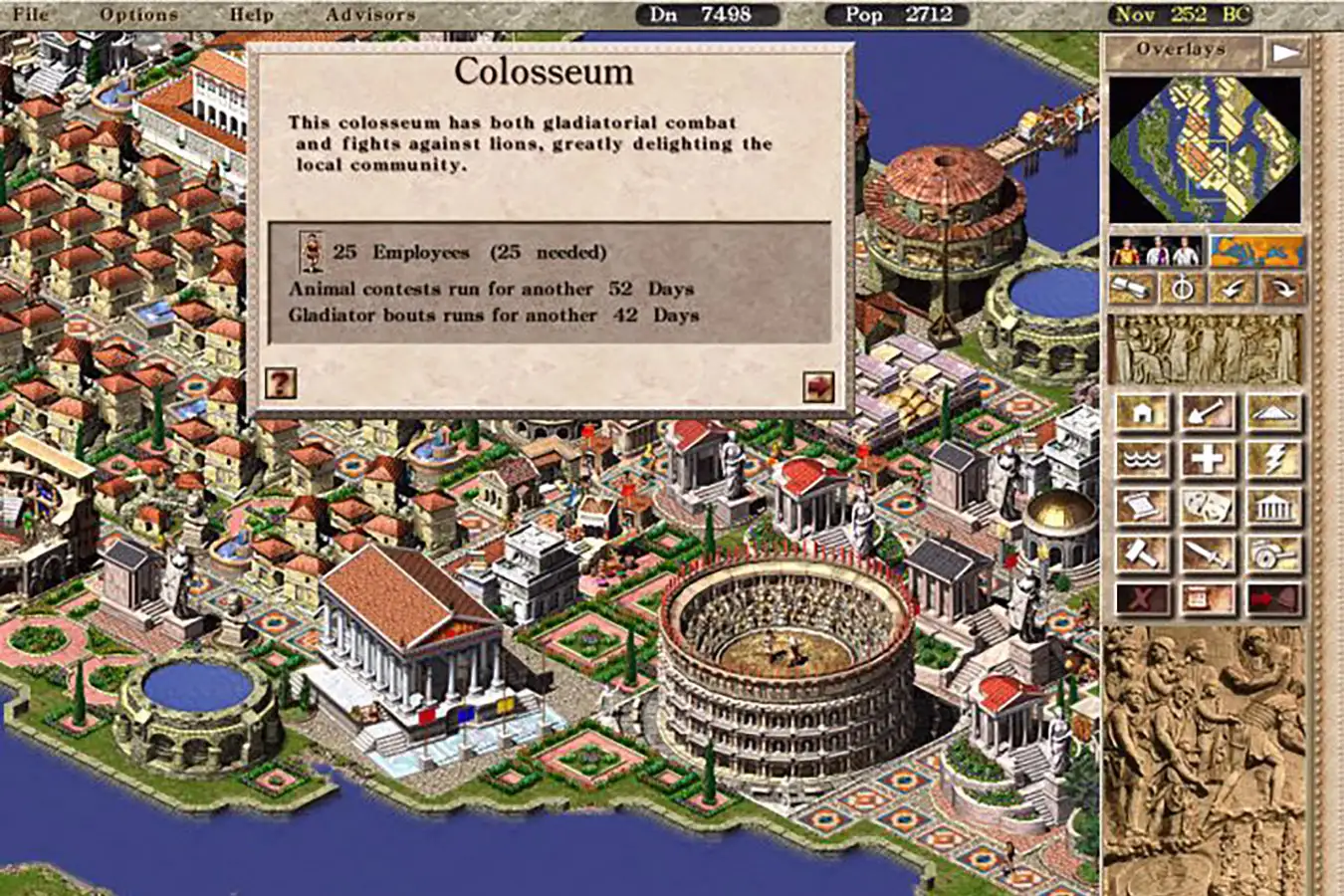The height and width of the screenshot is (896, 1344).
Task: Open the File menu
Action: pos(29,14)
